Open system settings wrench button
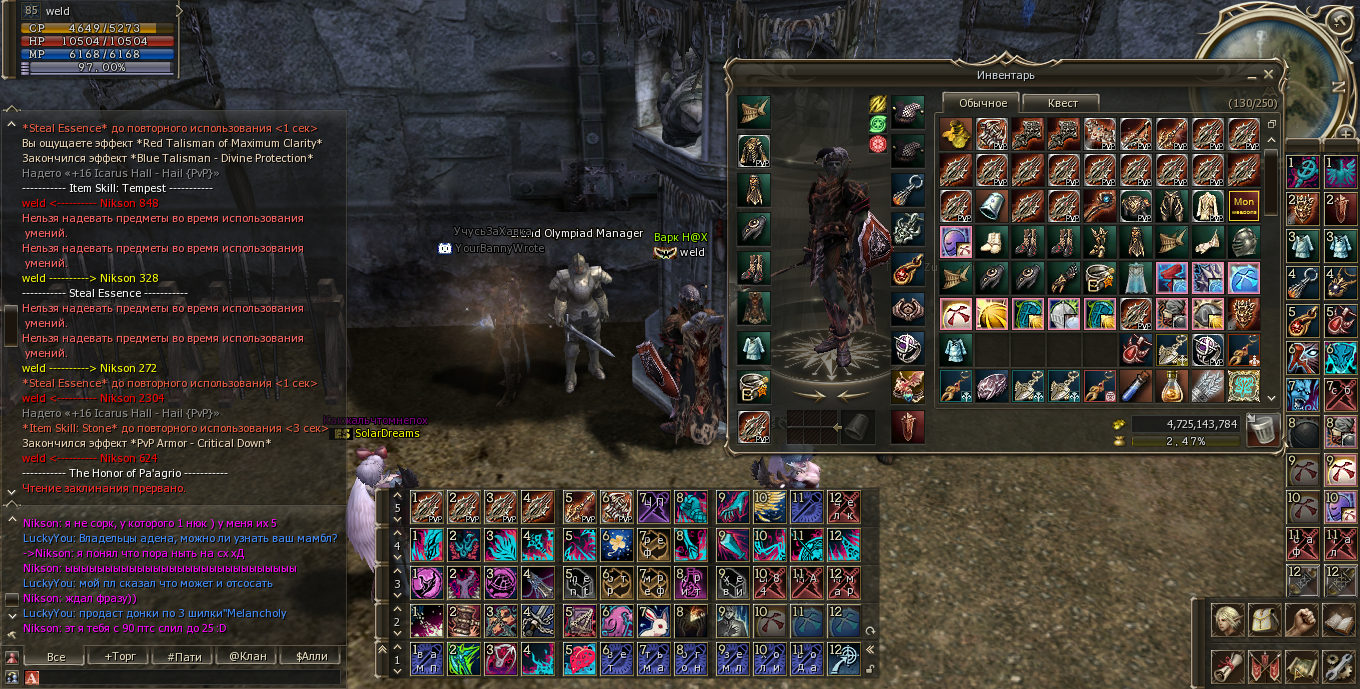 coord(1338,665)
